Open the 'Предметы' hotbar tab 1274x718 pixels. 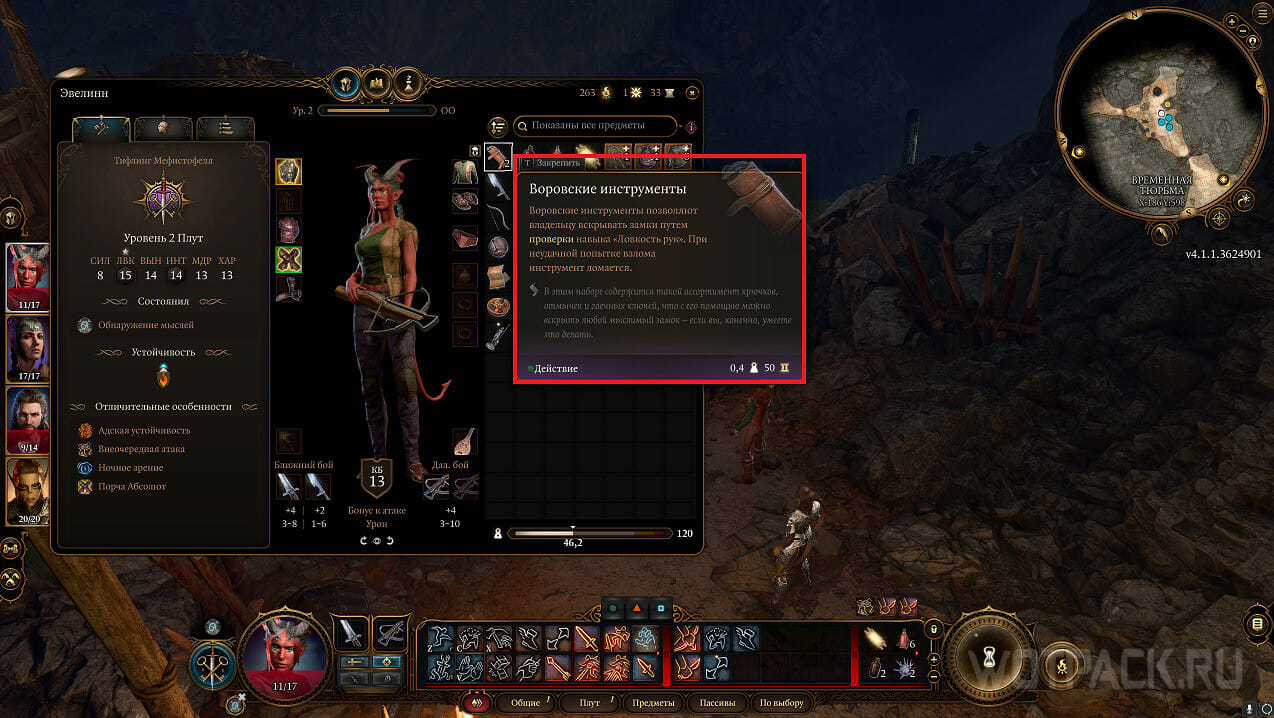pos(653,703)
